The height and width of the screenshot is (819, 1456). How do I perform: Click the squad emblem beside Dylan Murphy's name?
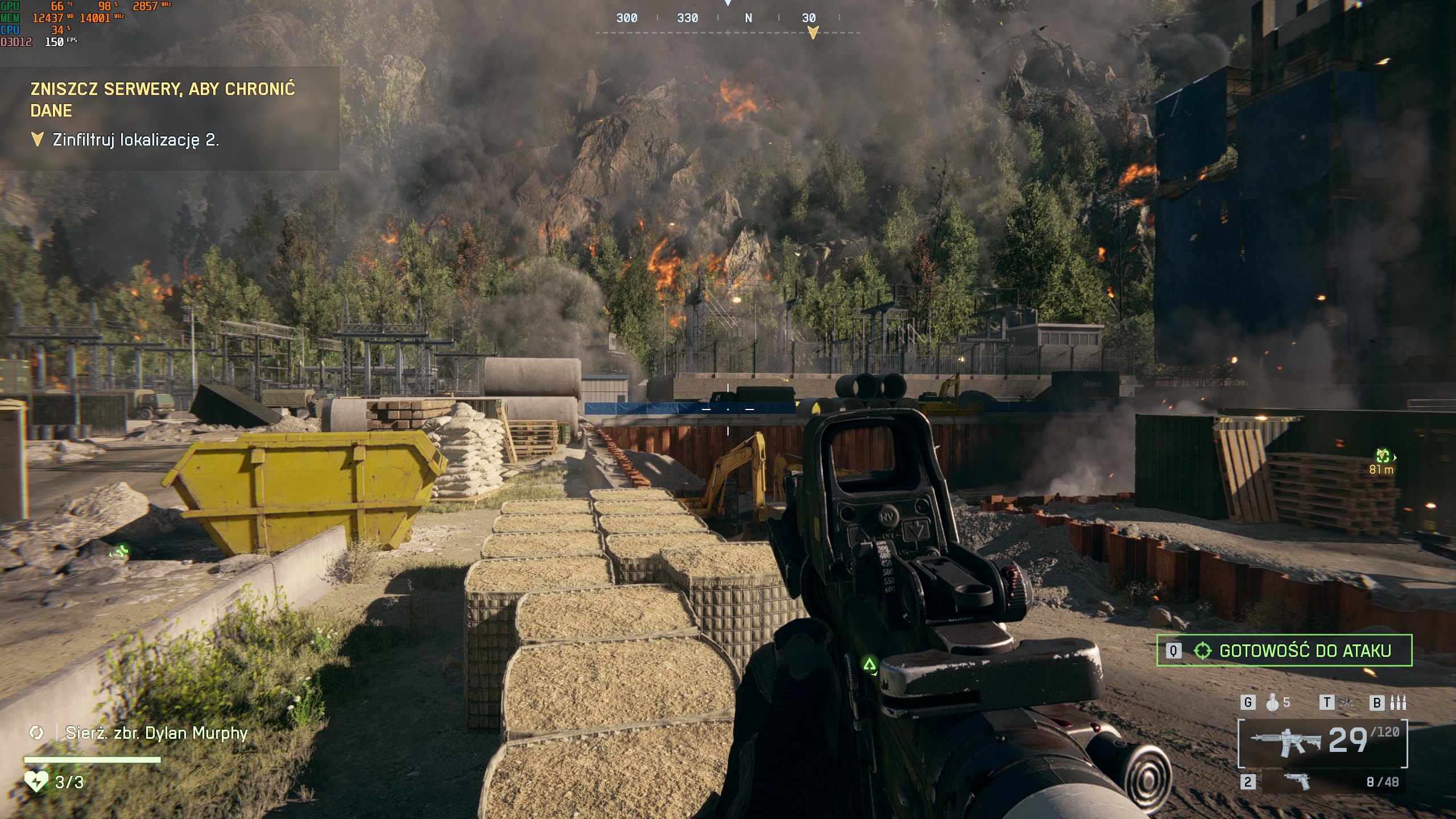[x=36, y=733]
